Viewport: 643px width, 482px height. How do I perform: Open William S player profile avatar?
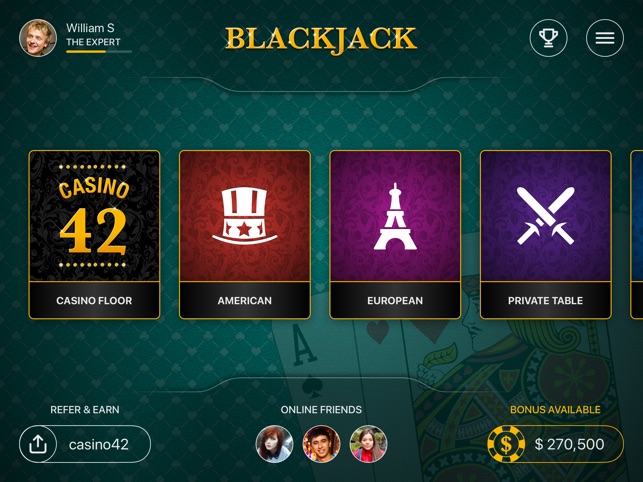(38, 38)
